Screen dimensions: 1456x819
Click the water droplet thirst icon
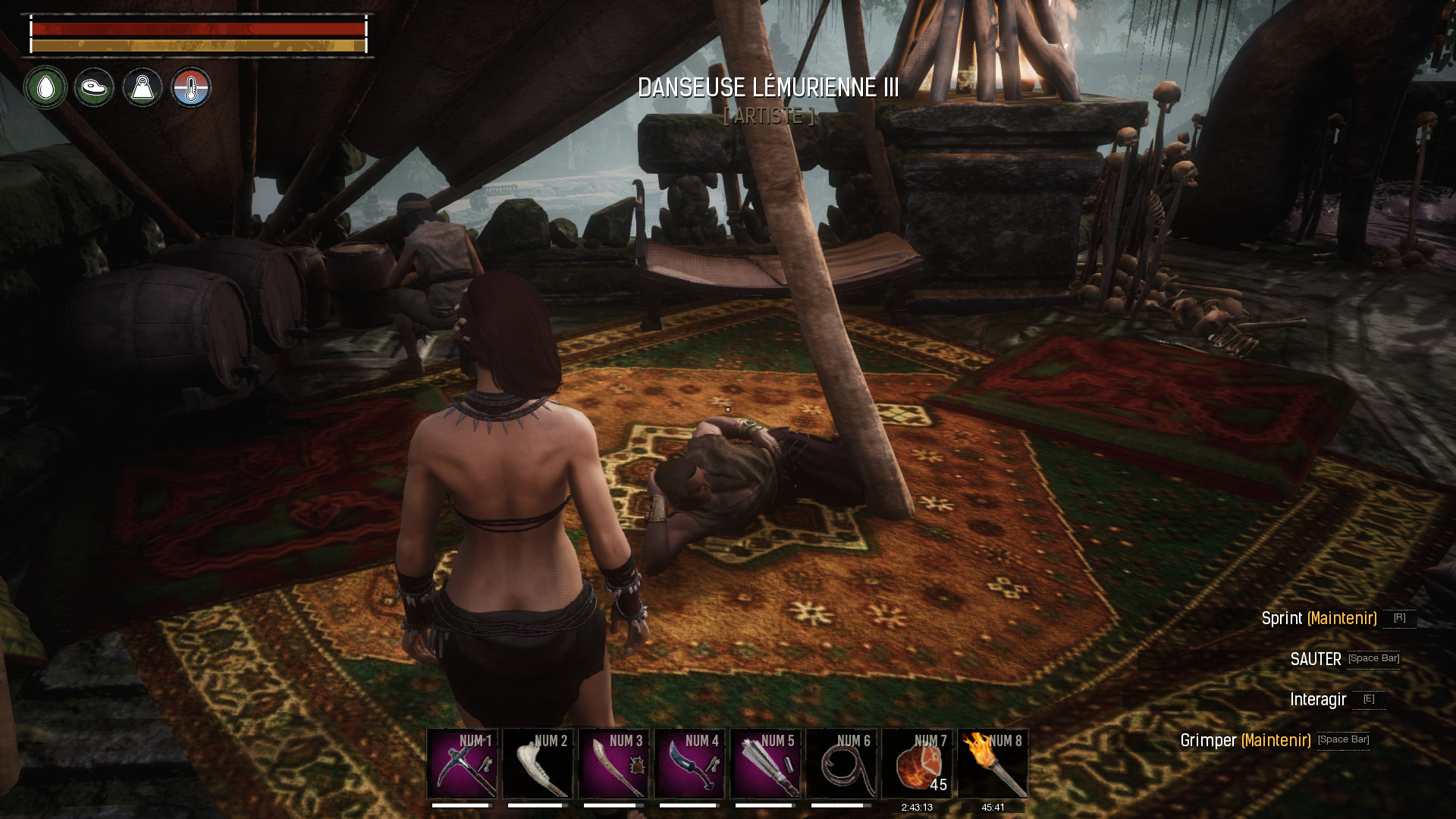click(45, 88)
